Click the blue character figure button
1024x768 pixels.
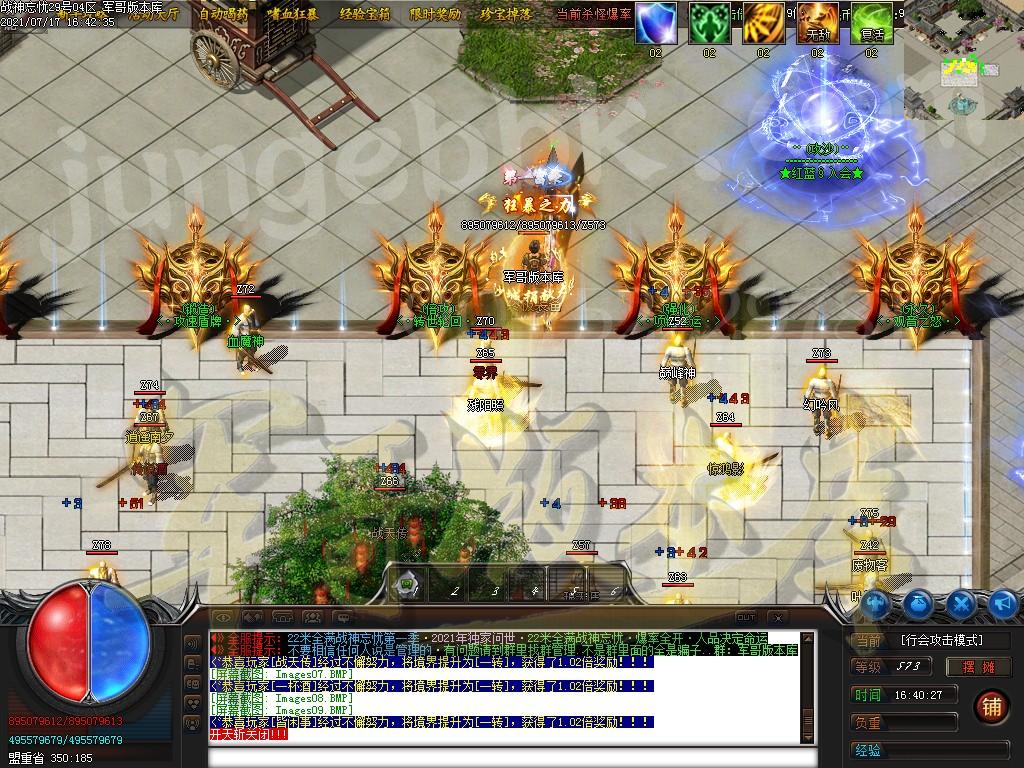(877, 604)
